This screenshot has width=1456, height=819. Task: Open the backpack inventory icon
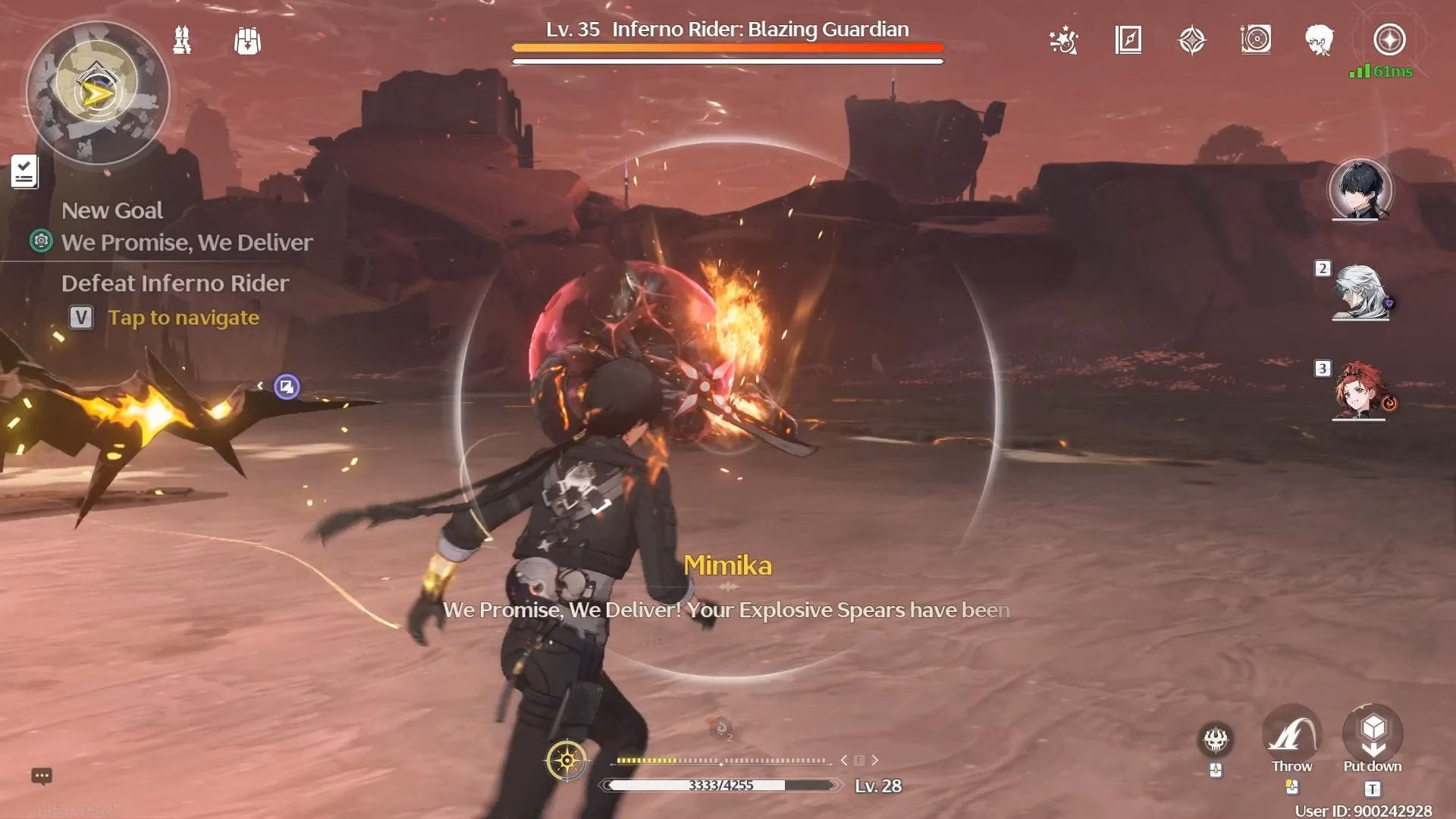point(247,41)
